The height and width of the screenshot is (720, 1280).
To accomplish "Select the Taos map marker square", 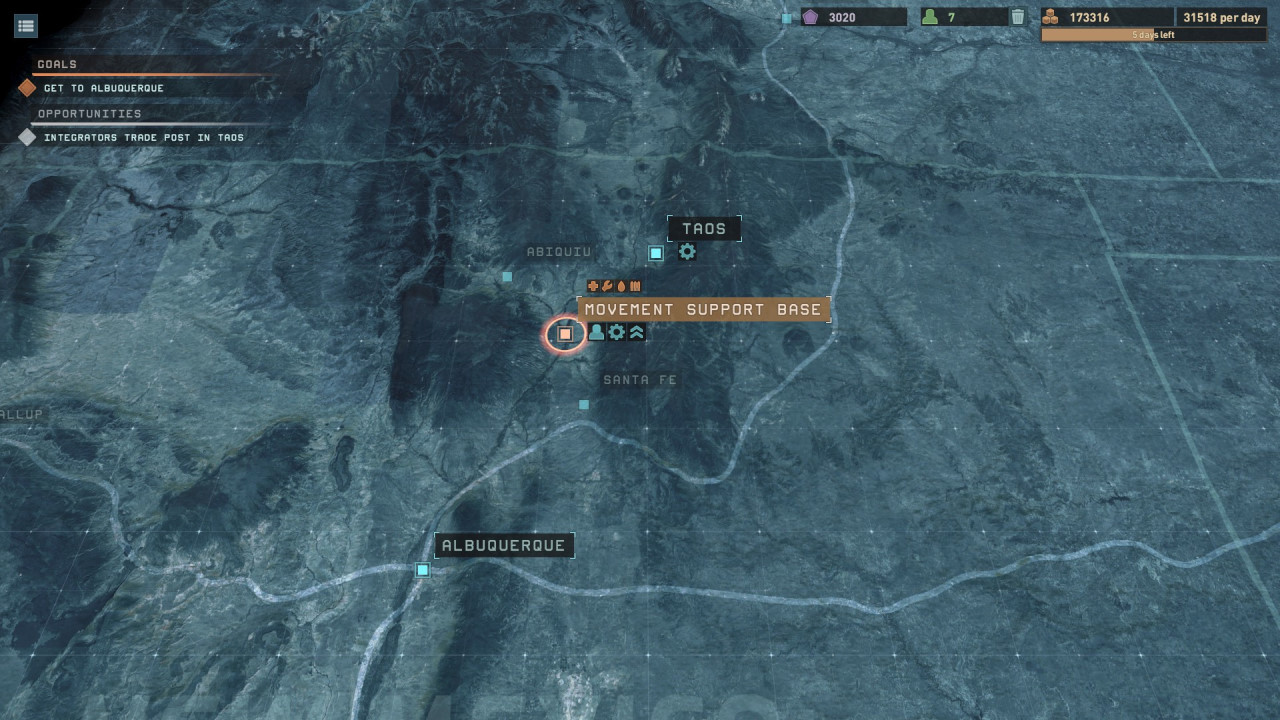I will pos(656,253).
